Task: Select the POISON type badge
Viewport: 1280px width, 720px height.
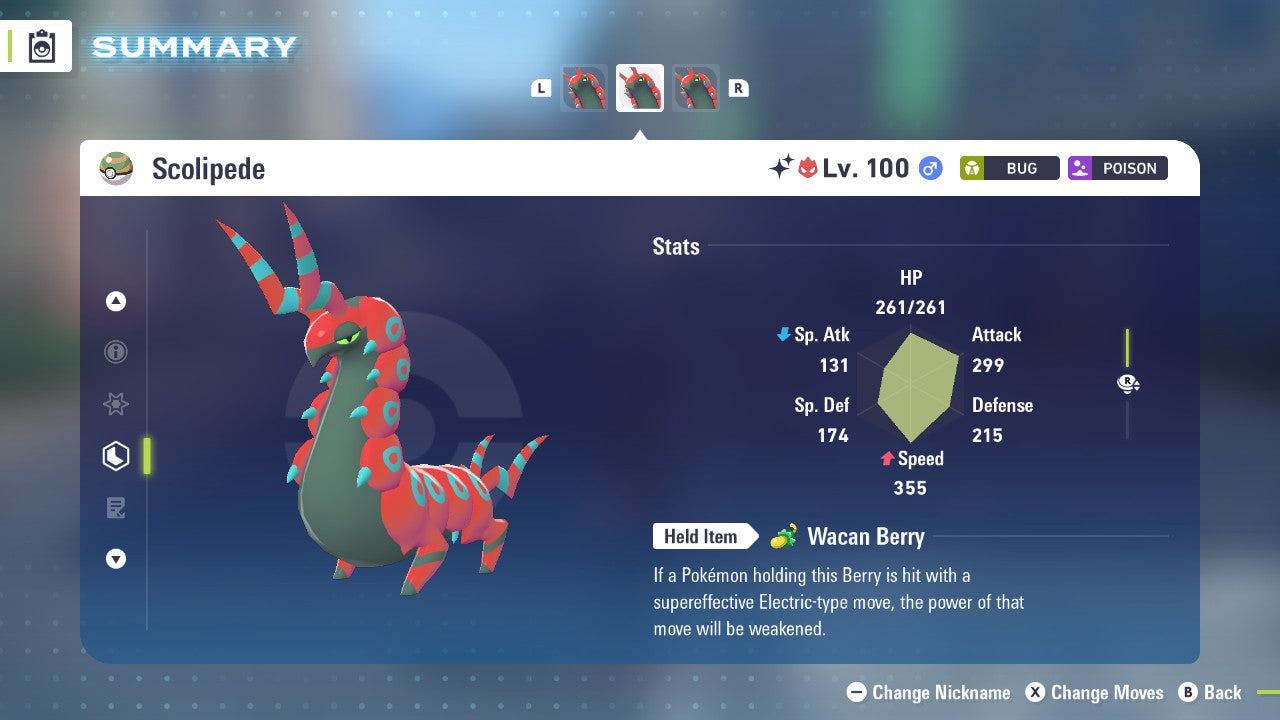Action: (1117, 167)
